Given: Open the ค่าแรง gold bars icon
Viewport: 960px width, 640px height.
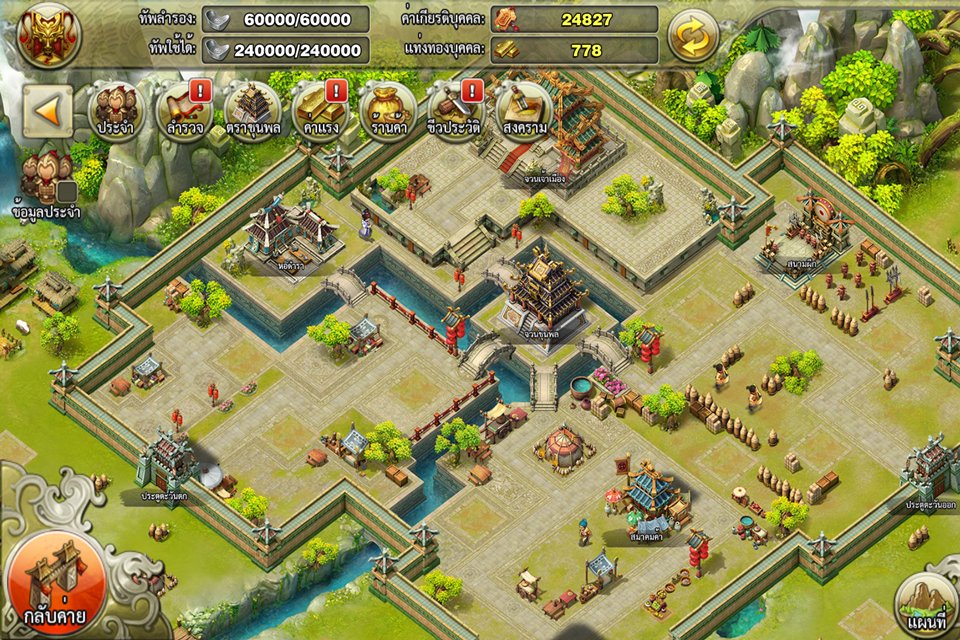Looking at the screenshot, I should [x=320, y=110].
